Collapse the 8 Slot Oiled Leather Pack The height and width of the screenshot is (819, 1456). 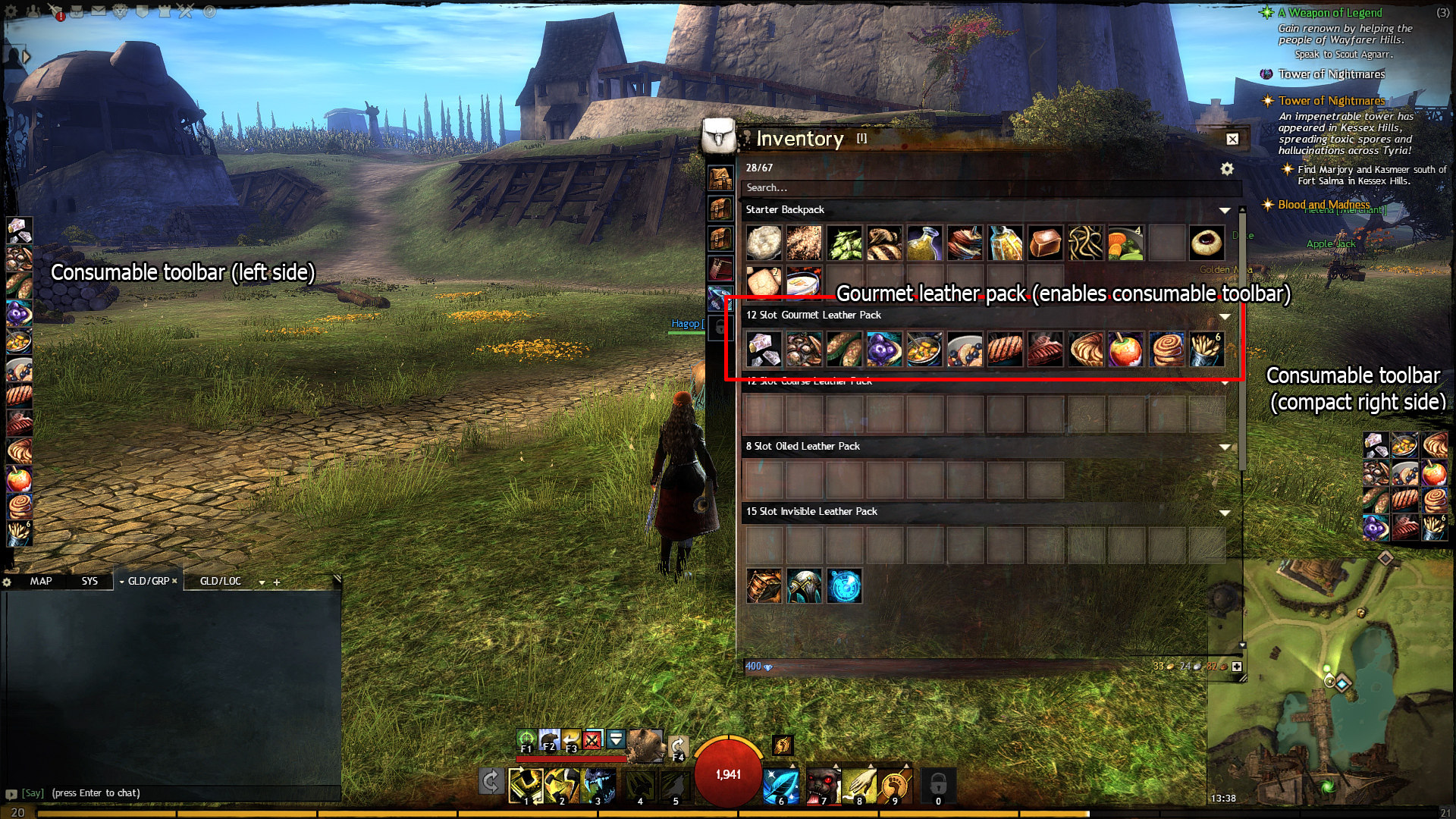click(x=1224, y=447)
